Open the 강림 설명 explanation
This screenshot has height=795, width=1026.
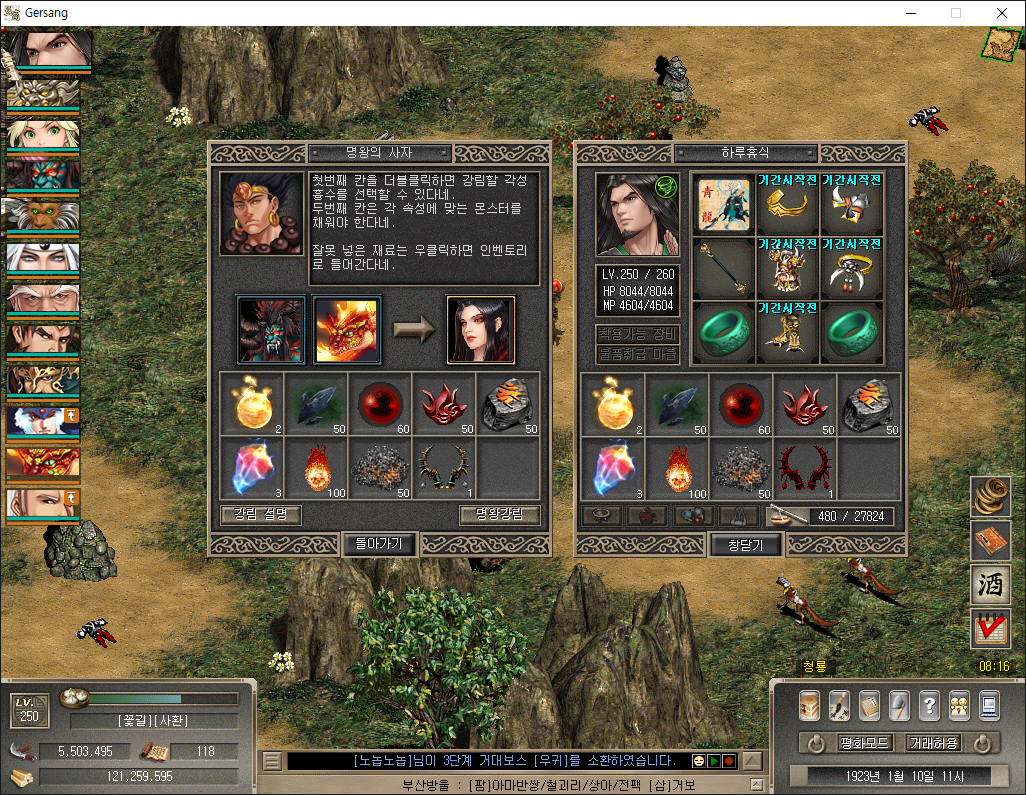pyautogui.click(x=260, y=515)
